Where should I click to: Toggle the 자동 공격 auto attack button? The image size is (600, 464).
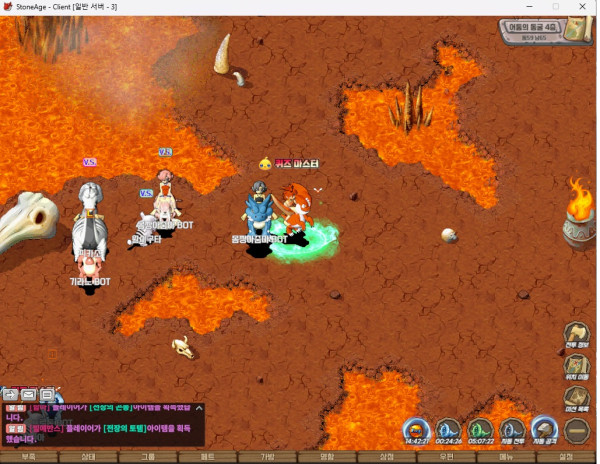tap(544, 430)
